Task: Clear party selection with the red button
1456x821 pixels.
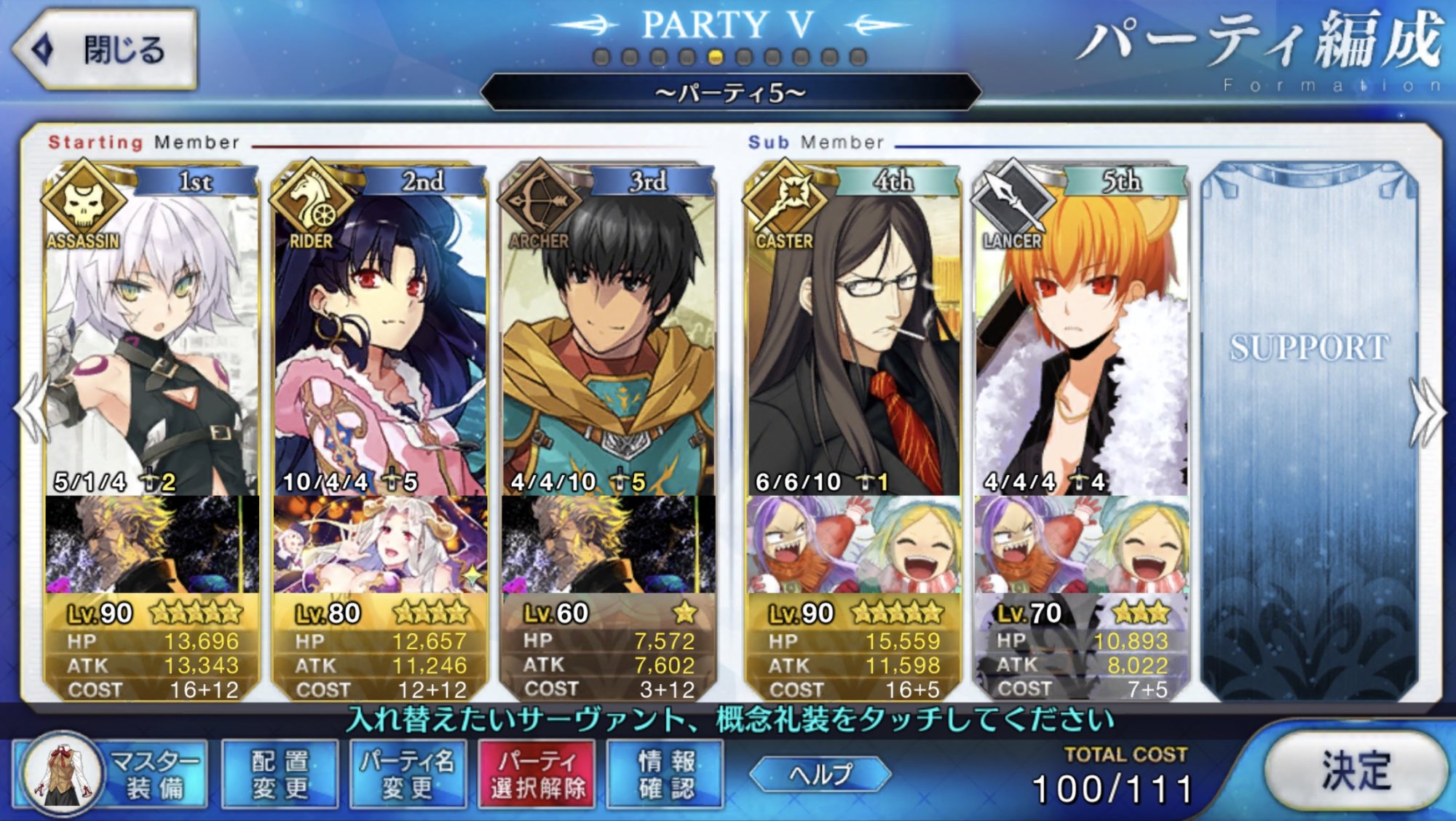Action: click(x=537, y=774)
